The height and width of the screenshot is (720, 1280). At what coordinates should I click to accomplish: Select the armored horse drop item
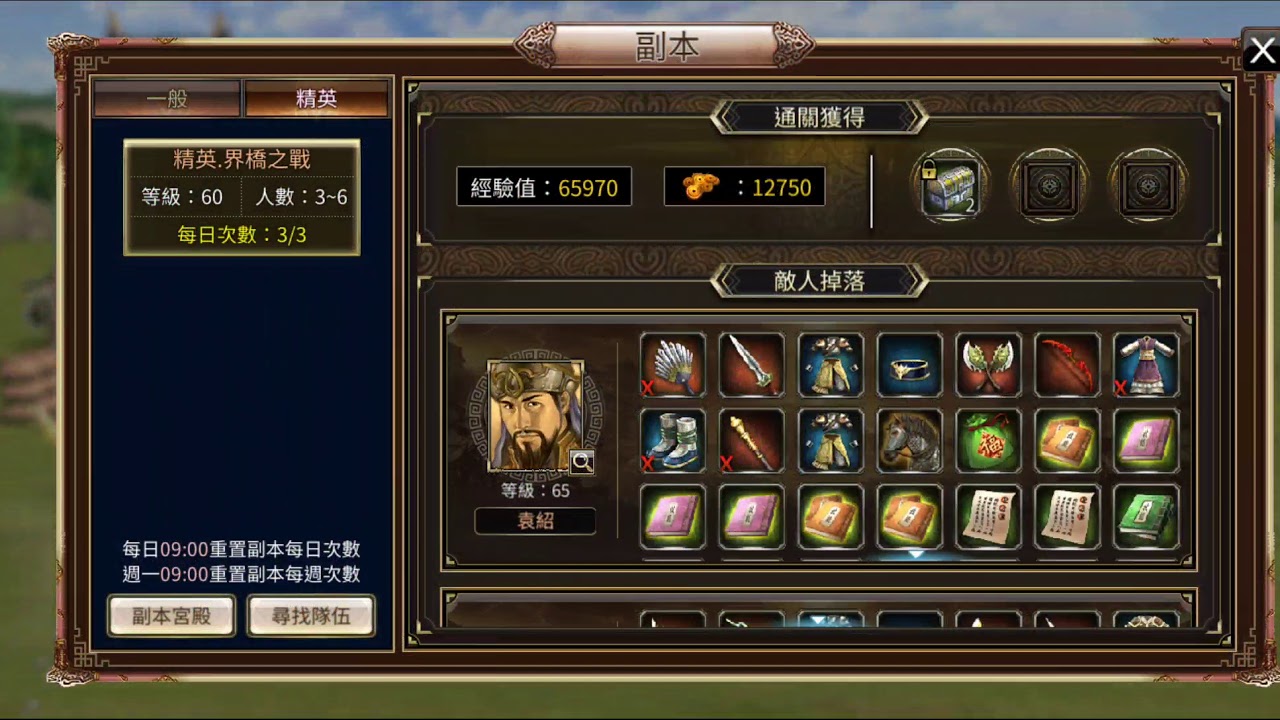[x=910, y=441]
